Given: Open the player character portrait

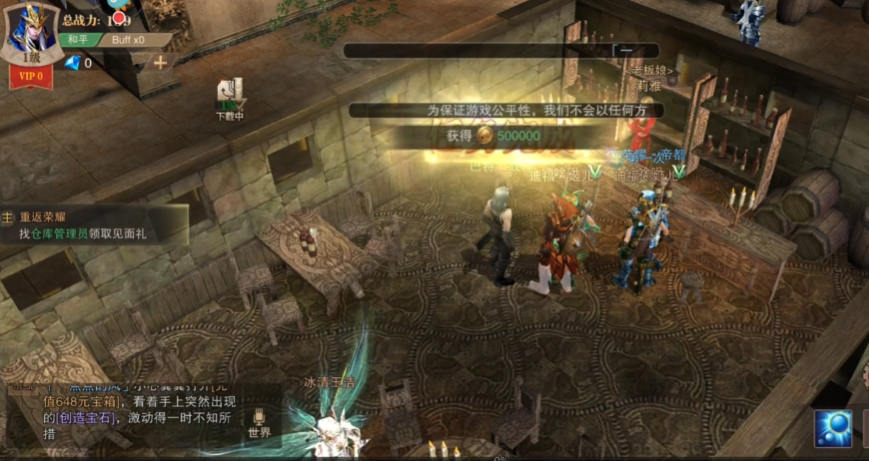Looking at the screenshot, I should coord(30,30).
